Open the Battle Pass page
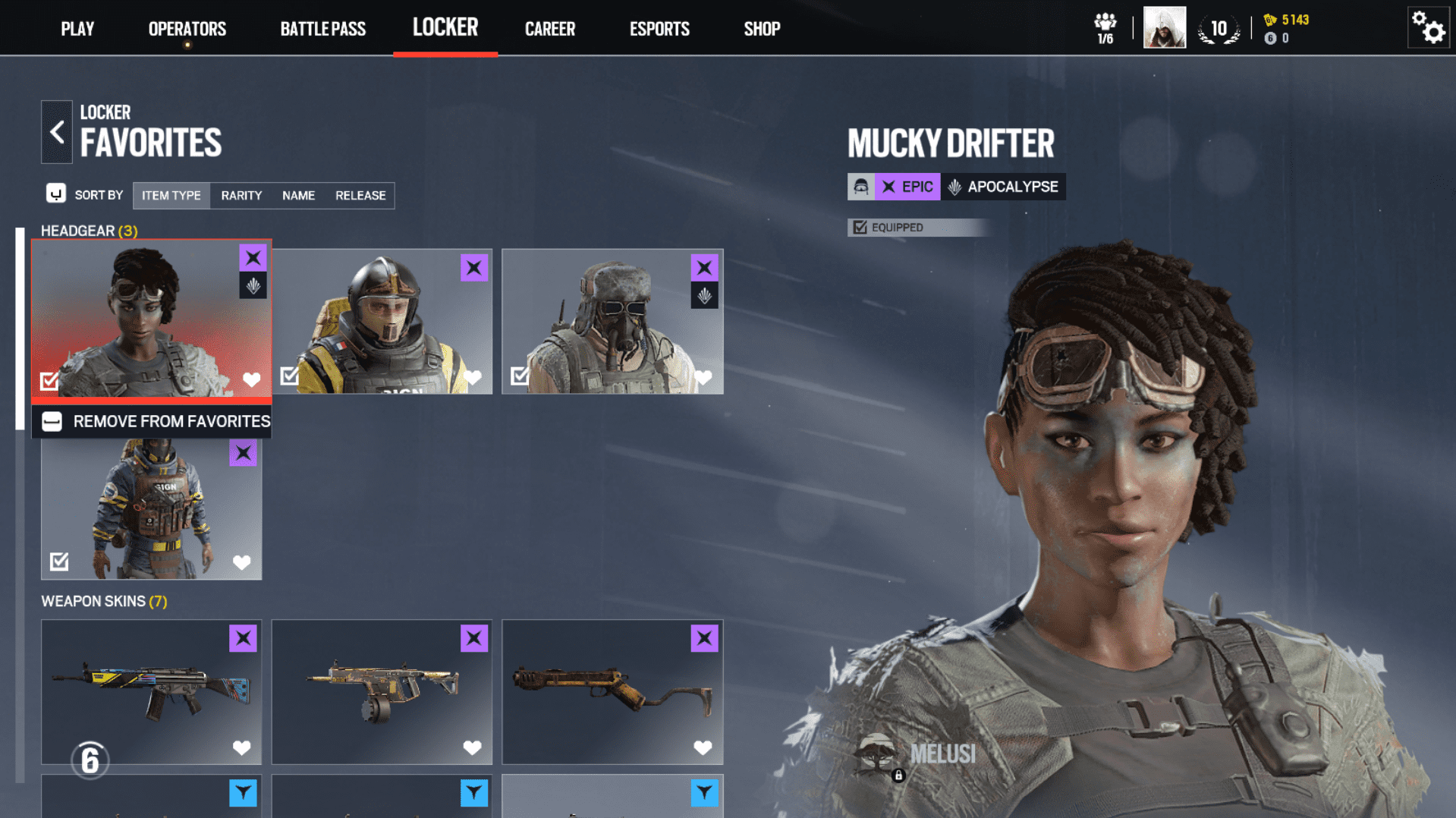 322,29
